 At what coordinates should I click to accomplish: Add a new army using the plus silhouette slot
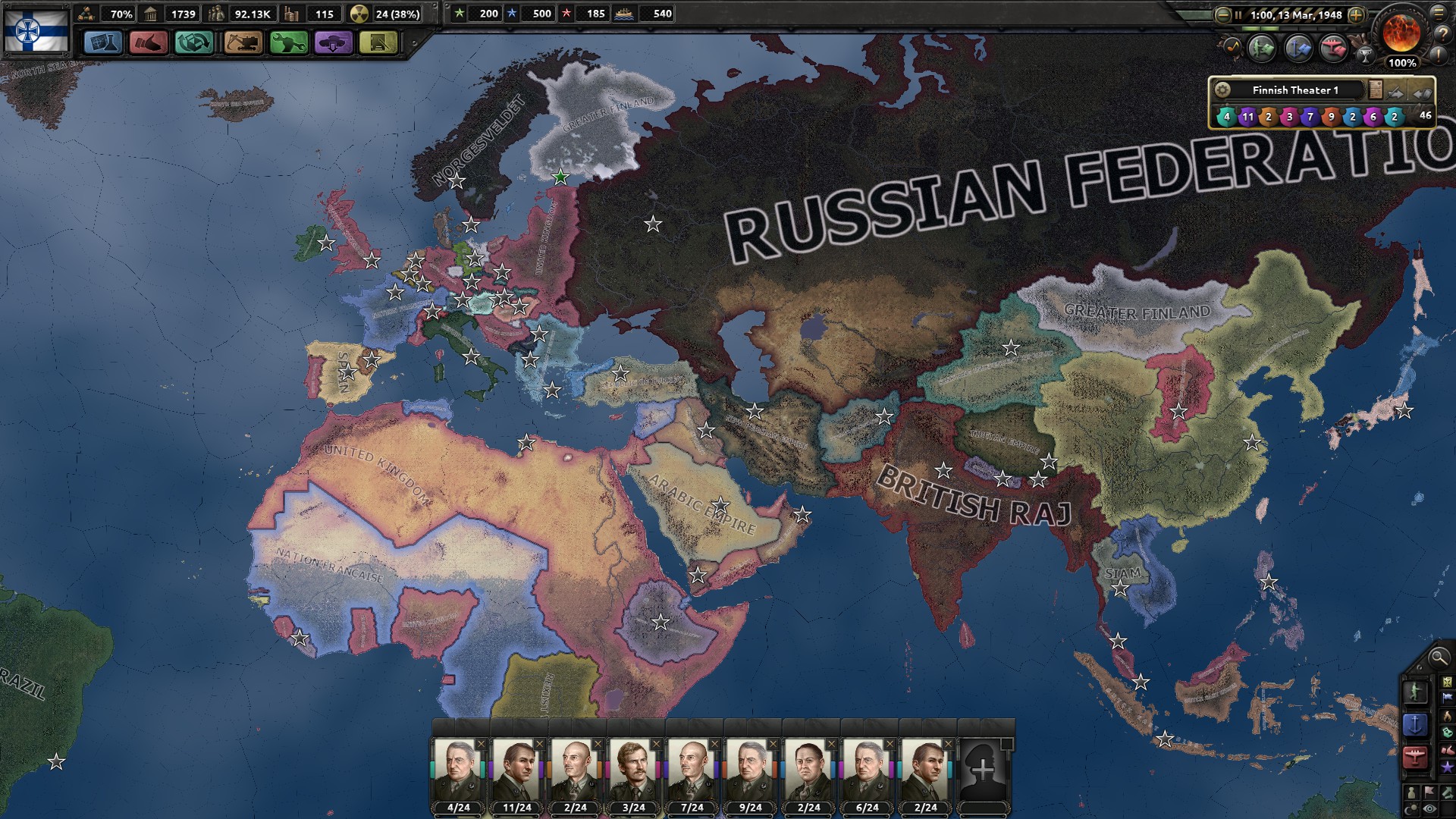[983, 770]
